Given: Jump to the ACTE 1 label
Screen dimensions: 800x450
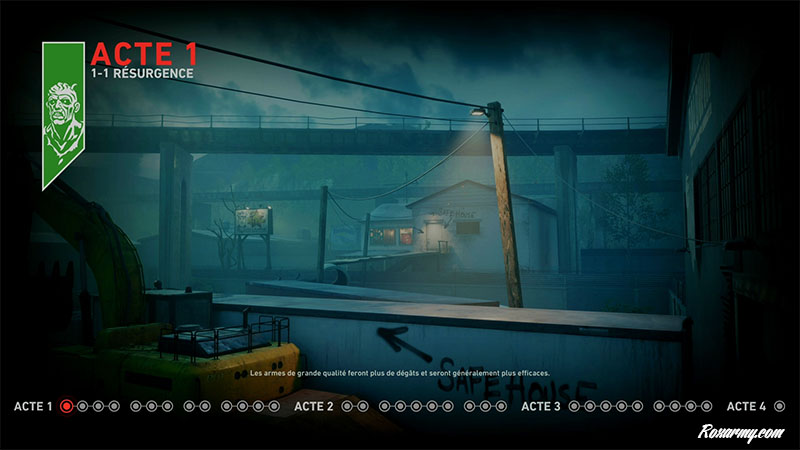Looking at the screenshot, I should [33, 406].
